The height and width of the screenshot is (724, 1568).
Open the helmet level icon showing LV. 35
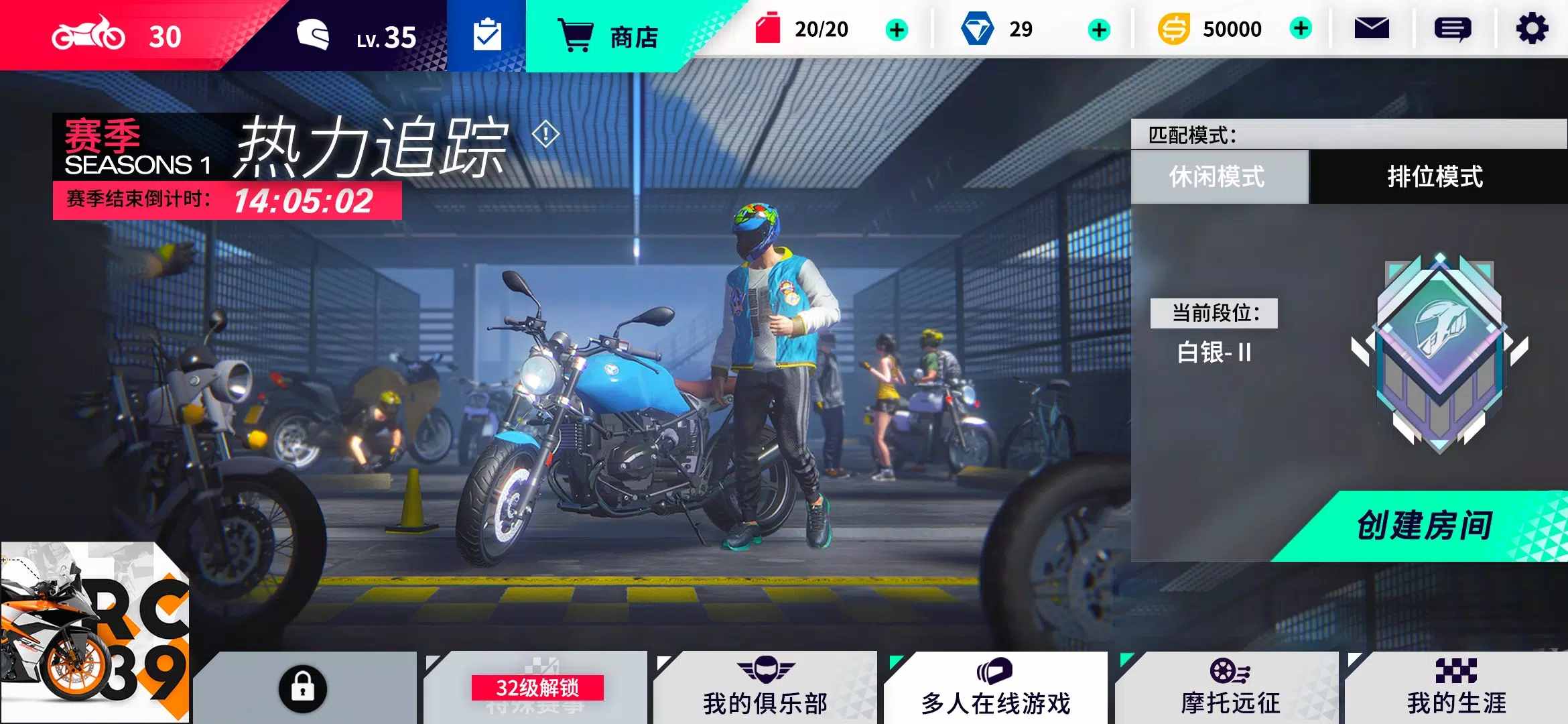[315, 35]
